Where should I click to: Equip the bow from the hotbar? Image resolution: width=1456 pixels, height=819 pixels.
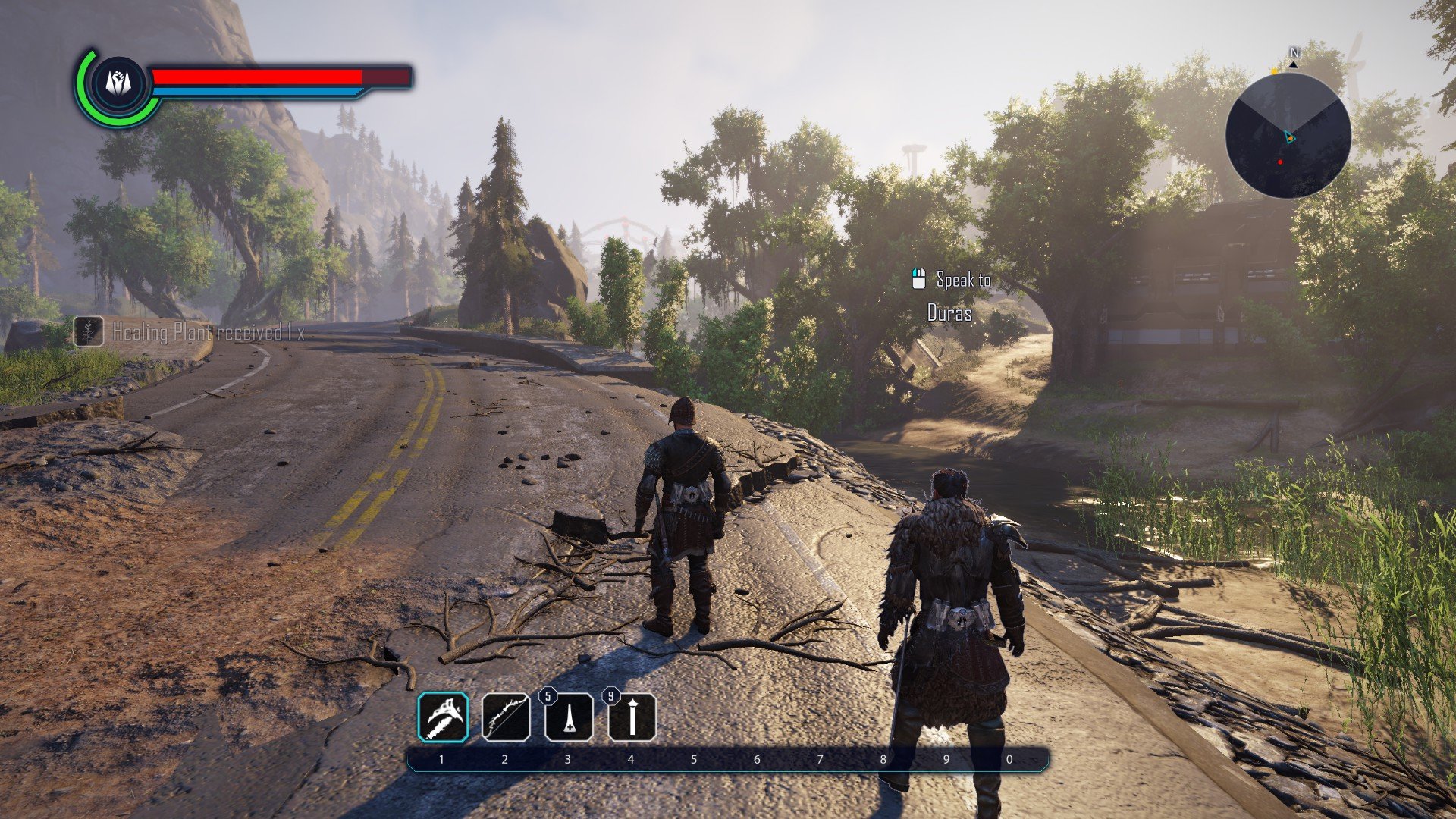tap(506, 717)
